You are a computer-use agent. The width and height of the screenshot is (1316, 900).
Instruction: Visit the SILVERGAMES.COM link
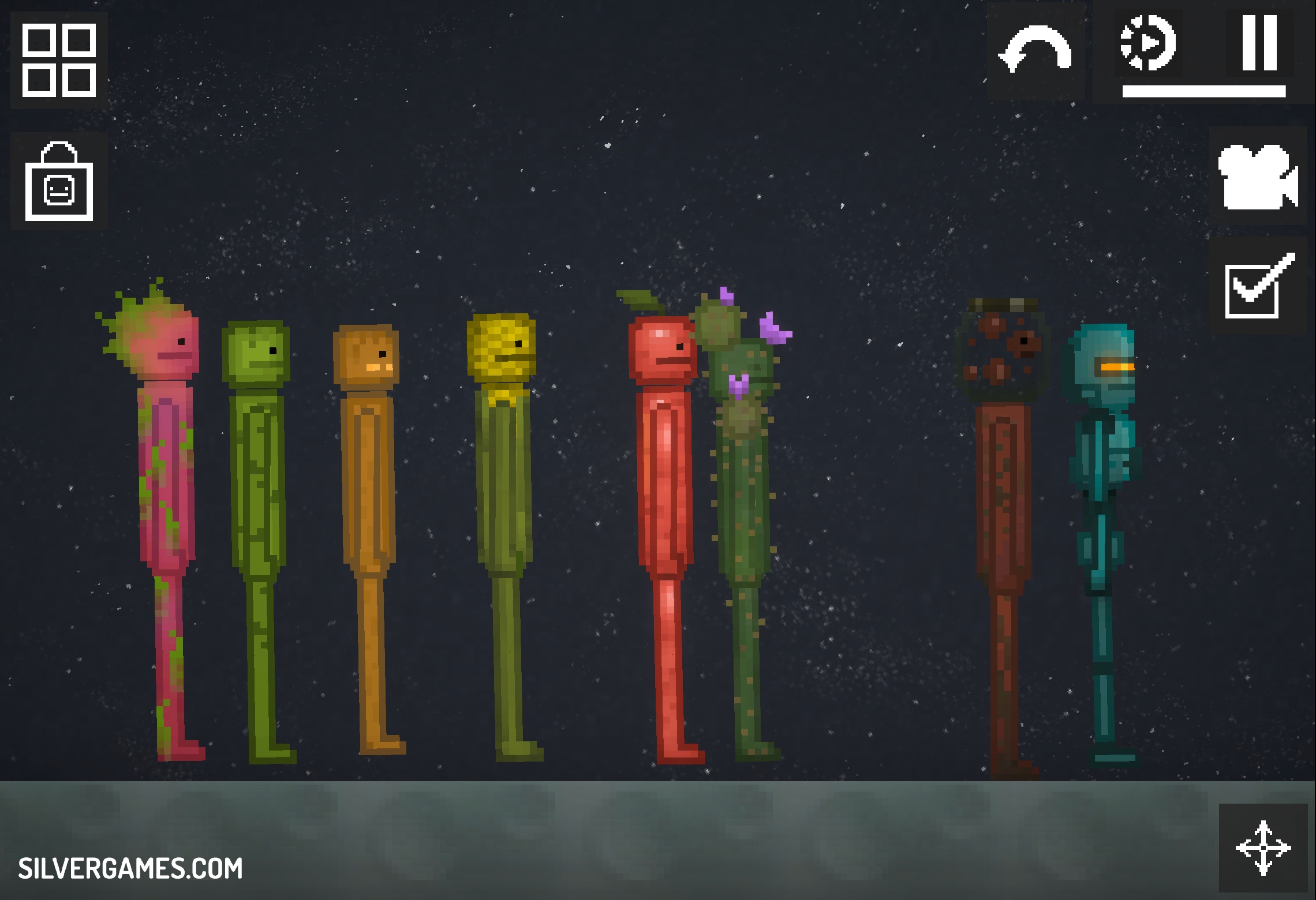(130, 868)
